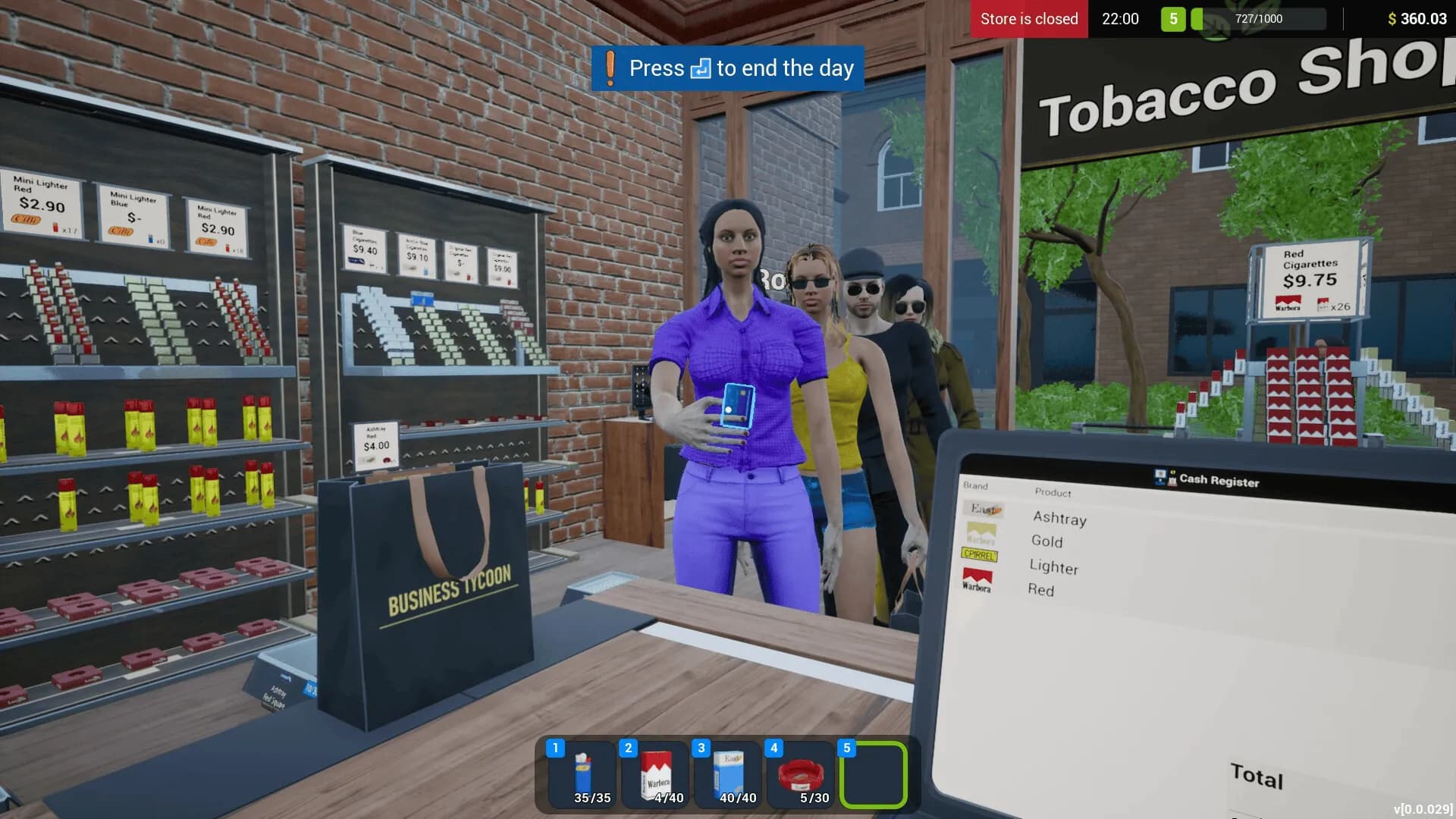
Task: Select 'Red' in the product list
Action: pyautogui.click(x=1043, y=590)
